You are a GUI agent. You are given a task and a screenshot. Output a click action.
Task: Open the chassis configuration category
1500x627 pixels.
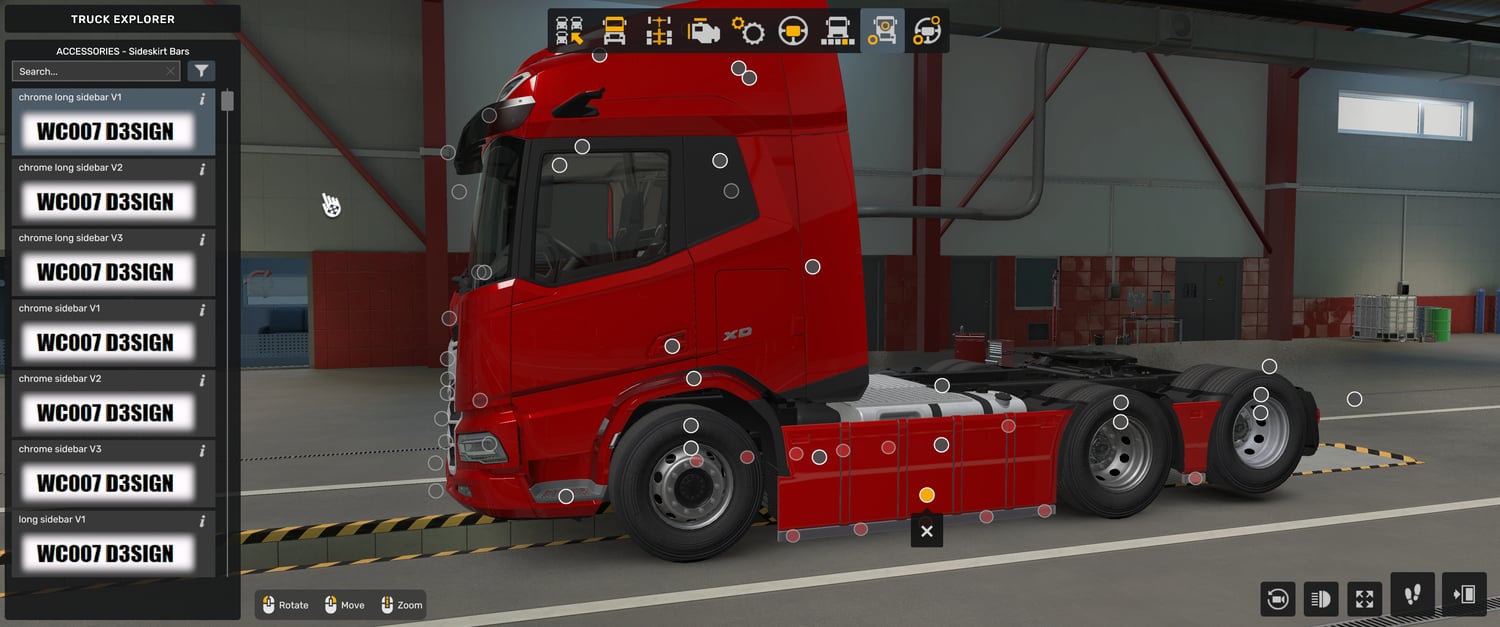[659, 31]
